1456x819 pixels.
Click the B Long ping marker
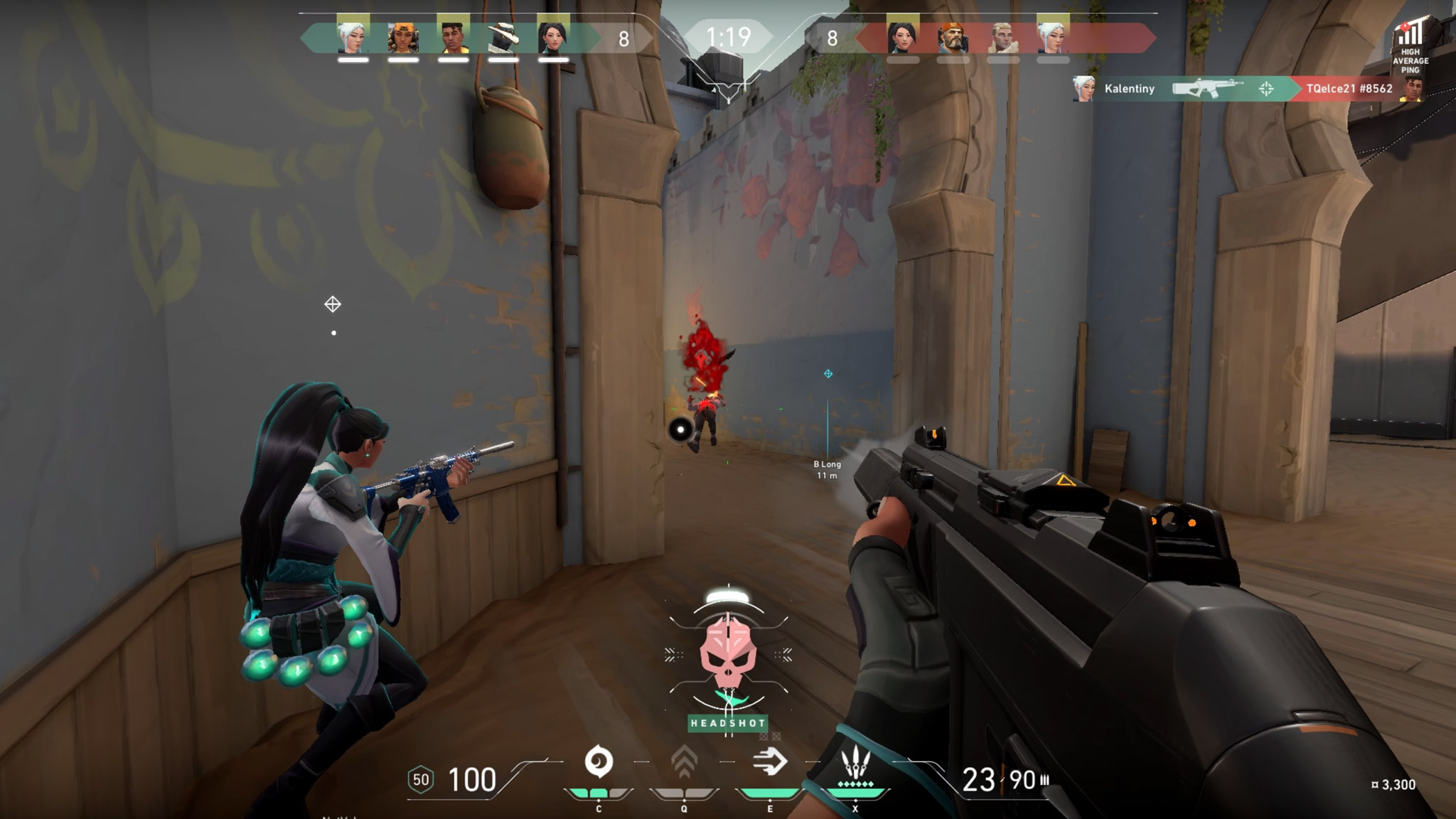point(828,374)
